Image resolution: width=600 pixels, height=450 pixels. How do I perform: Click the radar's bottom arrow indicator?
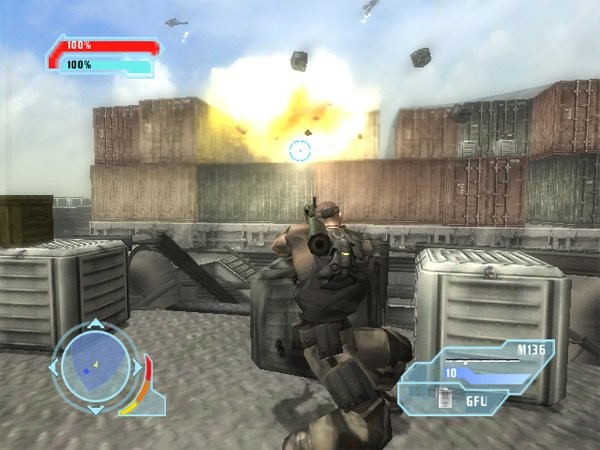(x=94, y=409)
